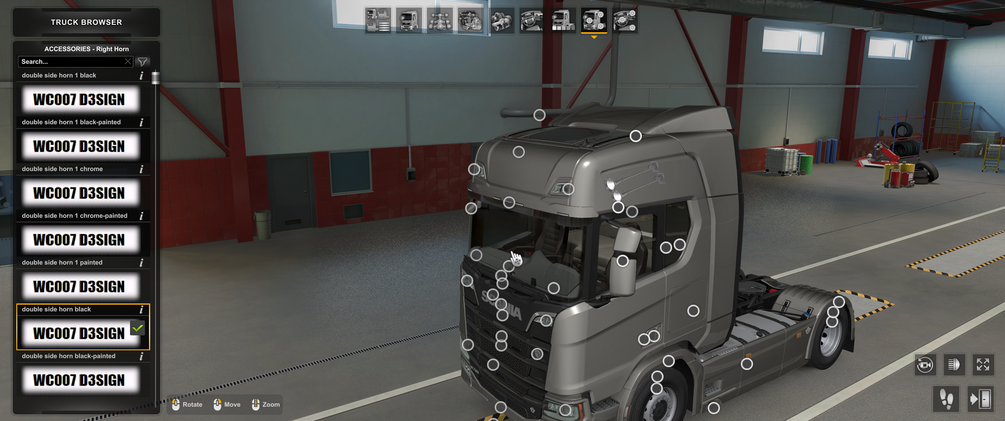Toggle the truck headlights button
Screen dimensions: 1005x421
point(953,365)
